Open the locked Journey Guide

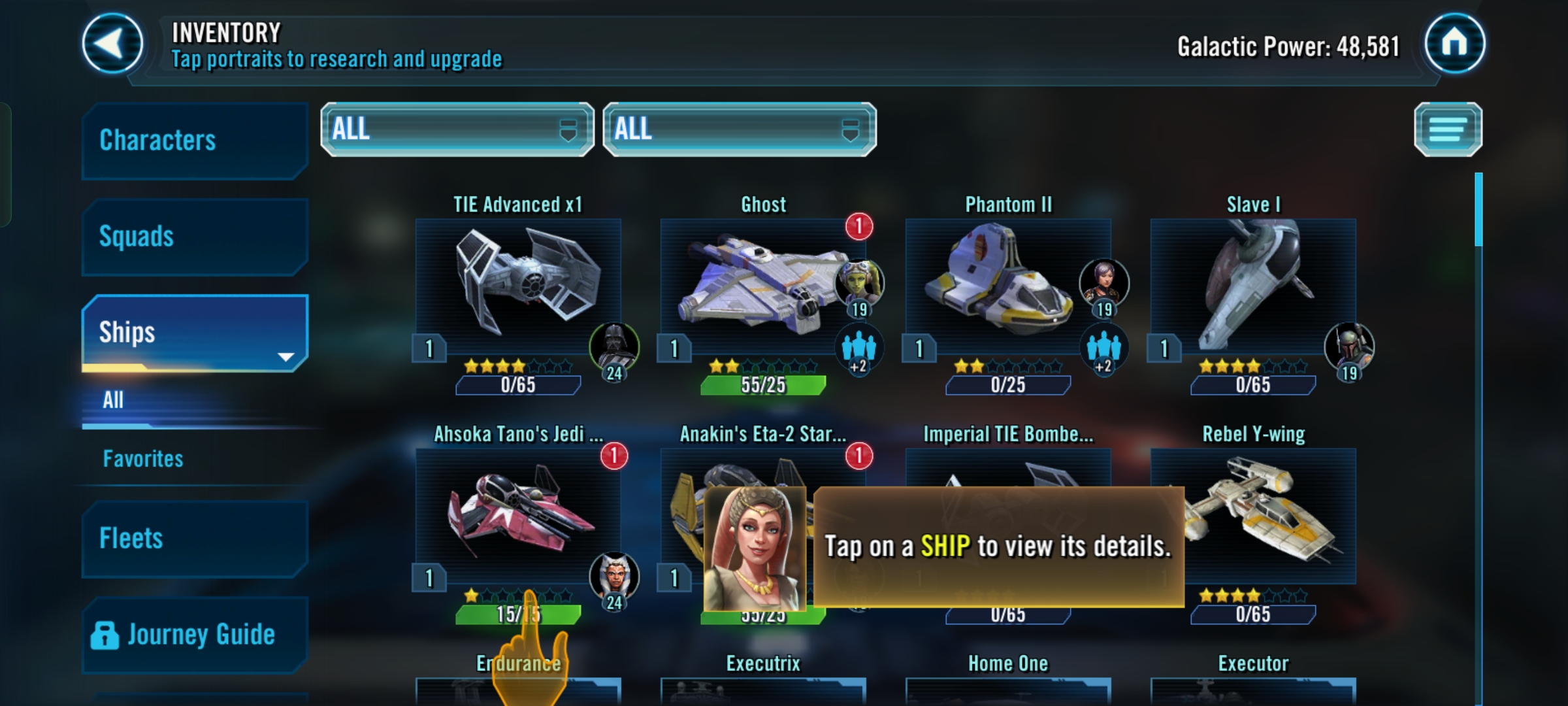(x=194, y=635)
